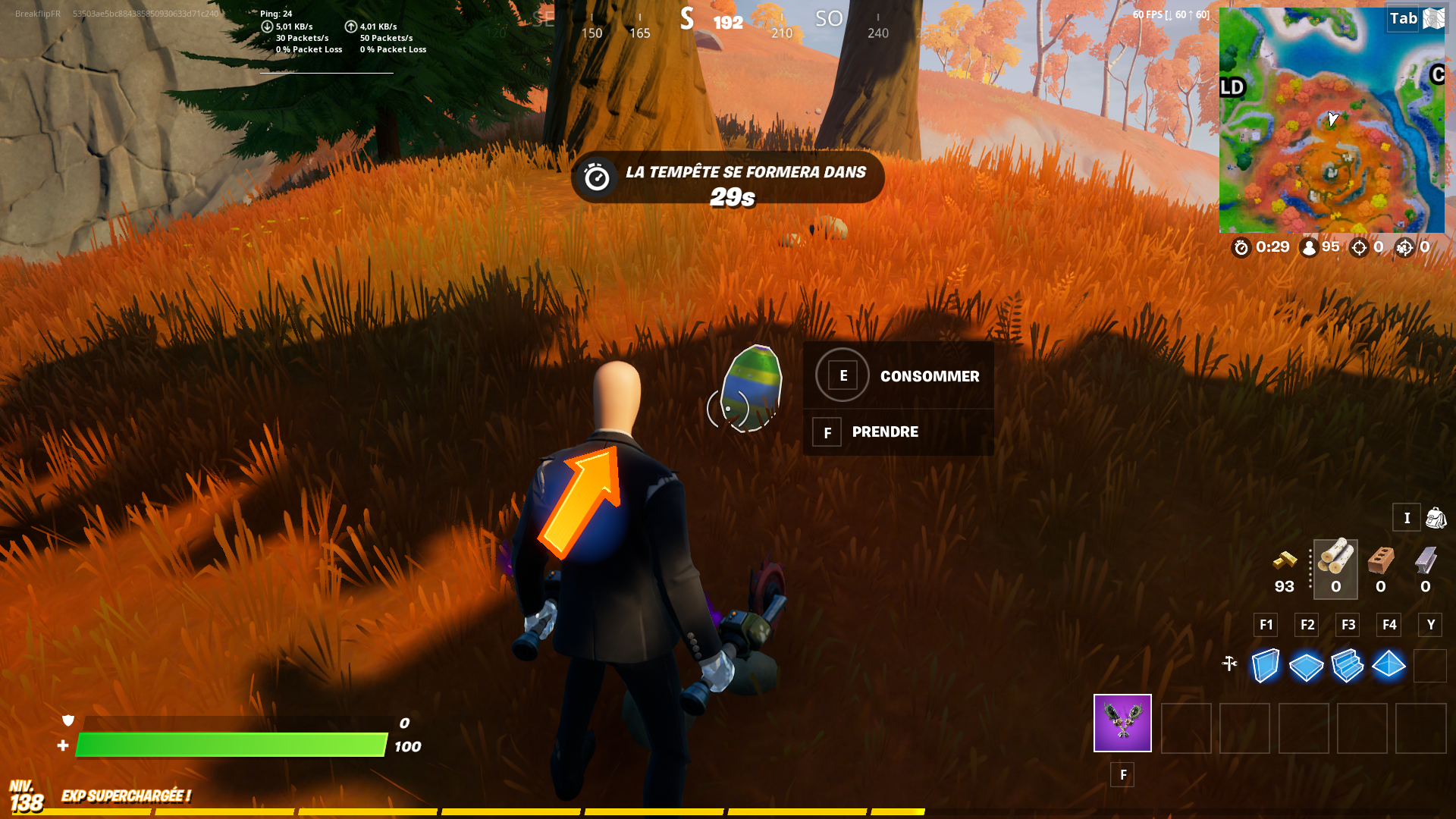Click the green health bar
This screenshot has height=819, width=1456.
coord(227,745)
